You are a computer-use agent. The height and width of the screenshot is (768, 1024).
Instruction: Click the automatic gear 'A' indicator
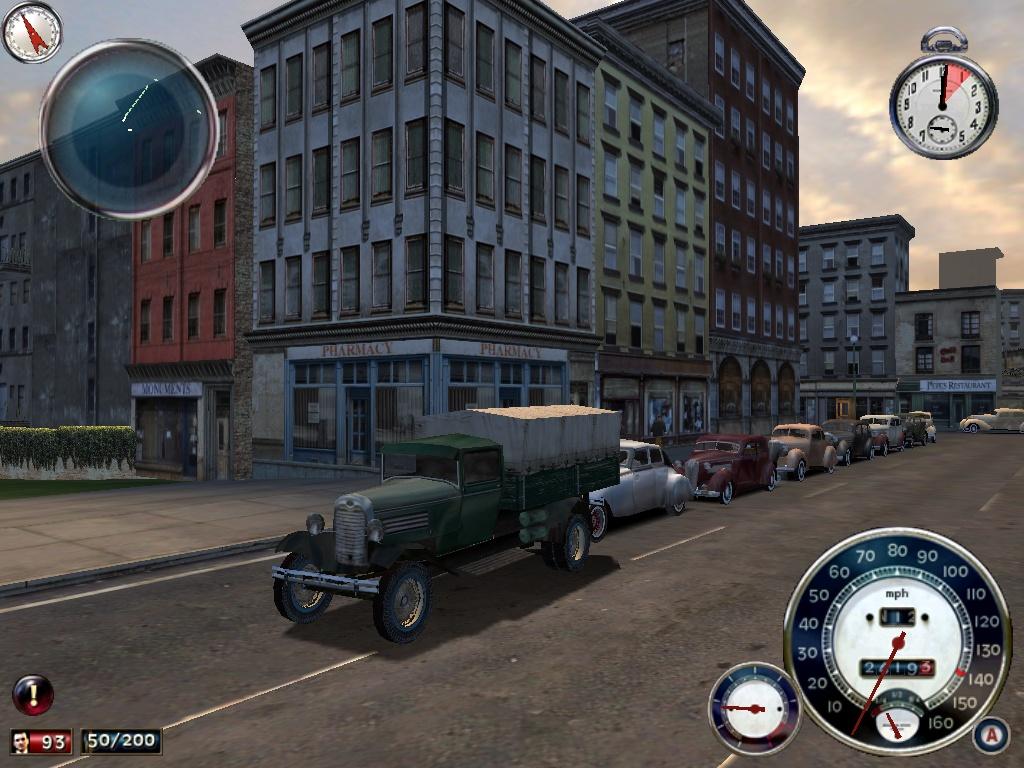(989, 735)
